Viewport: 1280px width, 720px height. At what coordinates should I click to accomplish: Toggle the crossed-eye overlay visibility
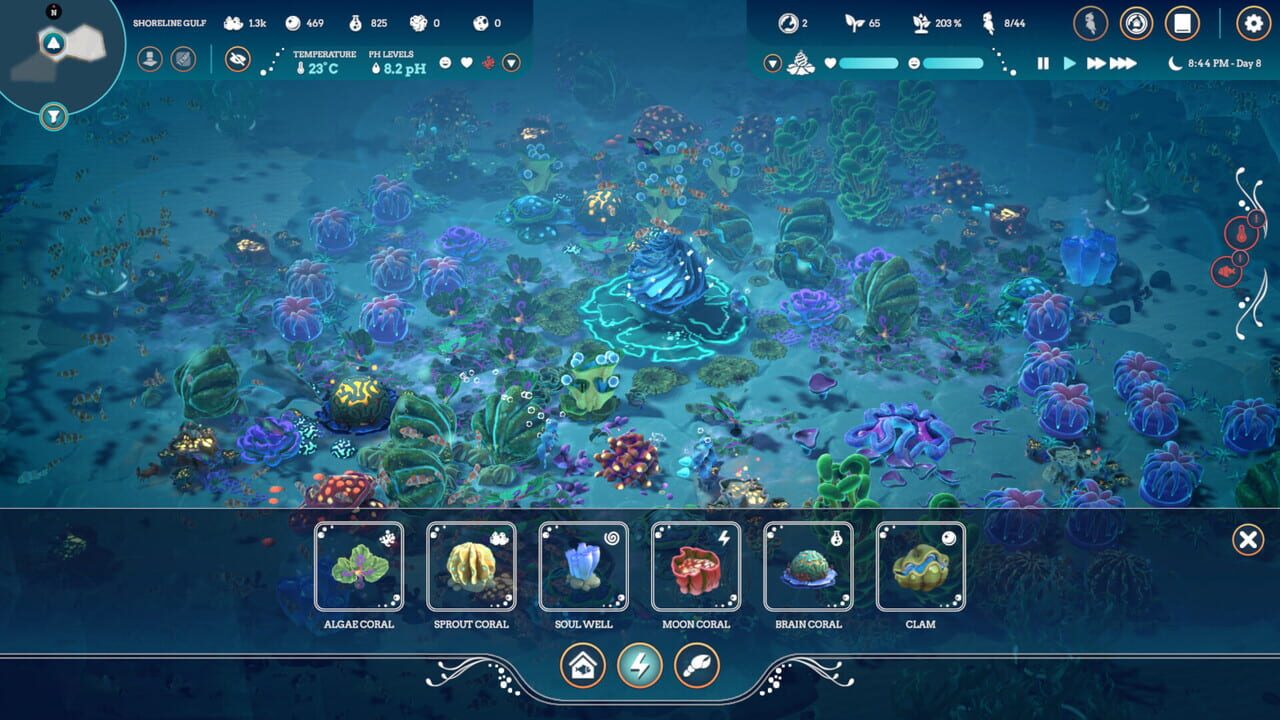(238, 59)
